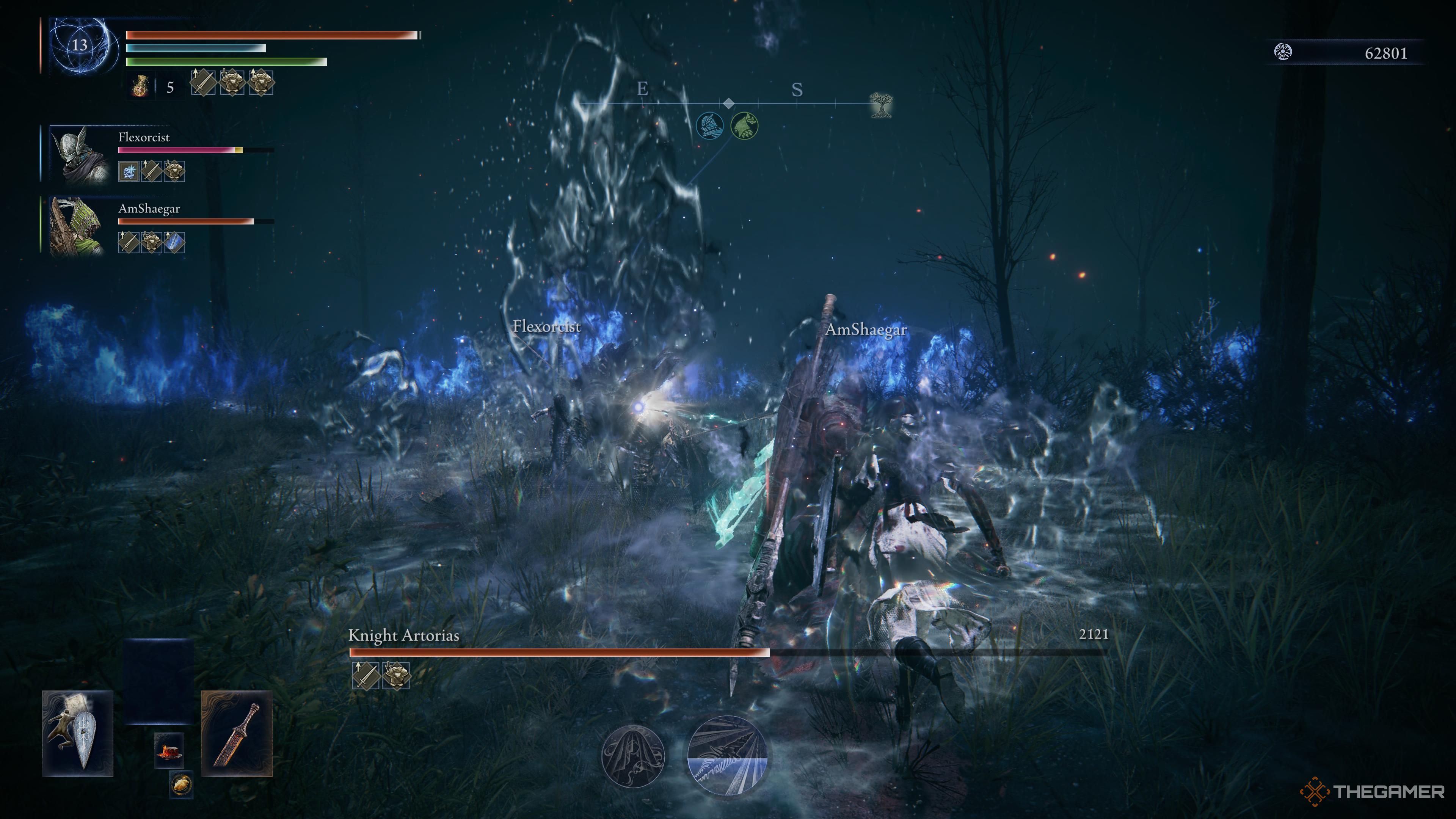Select the small golden item slot

[181, 784]
